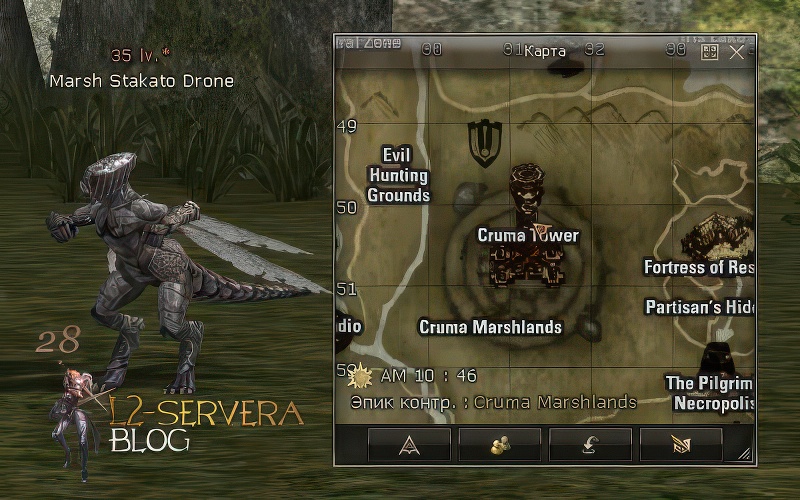The width and height of the screenshot is (800, 500).
Task: Click the map window resize corner grip
Action: click(745, 455)
